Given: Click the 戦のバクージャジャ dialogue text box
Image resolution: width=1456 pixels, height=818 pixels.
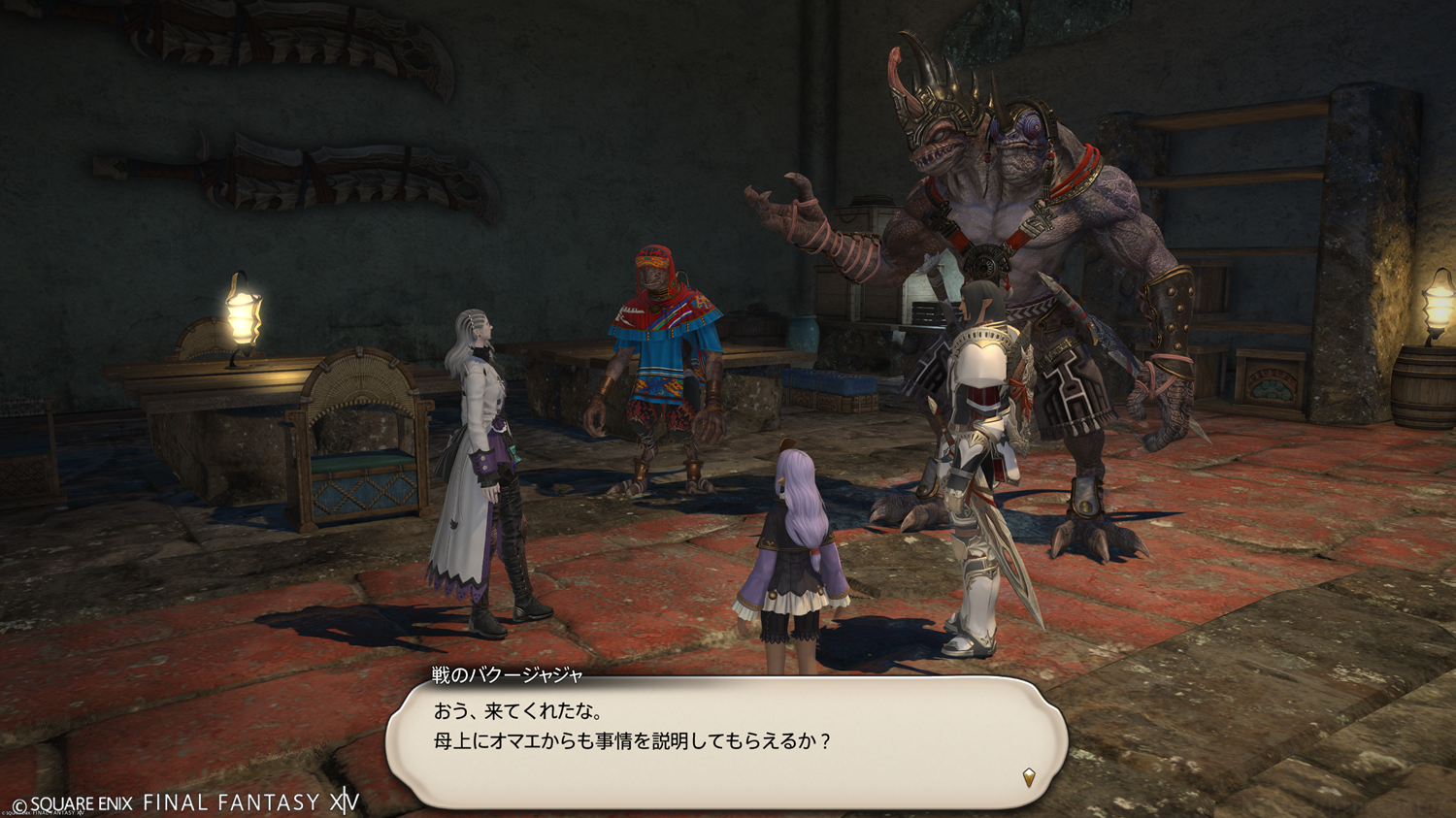Looking at the screenshot, I should [x=726, y=740].
